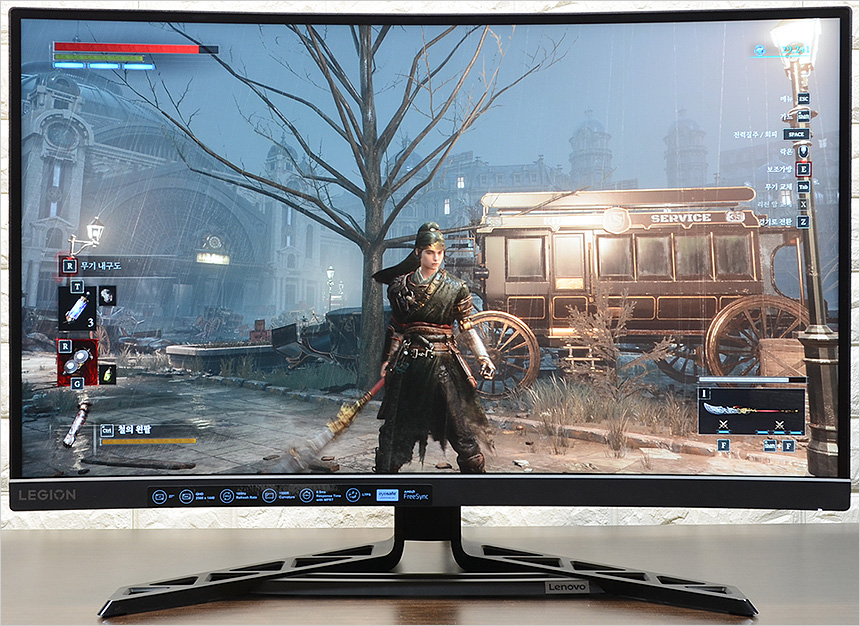The height and width of the screenshot is (626, 860).
Task: Select the red-highlighted twin-disc item slot
Action: coord(77,362)
